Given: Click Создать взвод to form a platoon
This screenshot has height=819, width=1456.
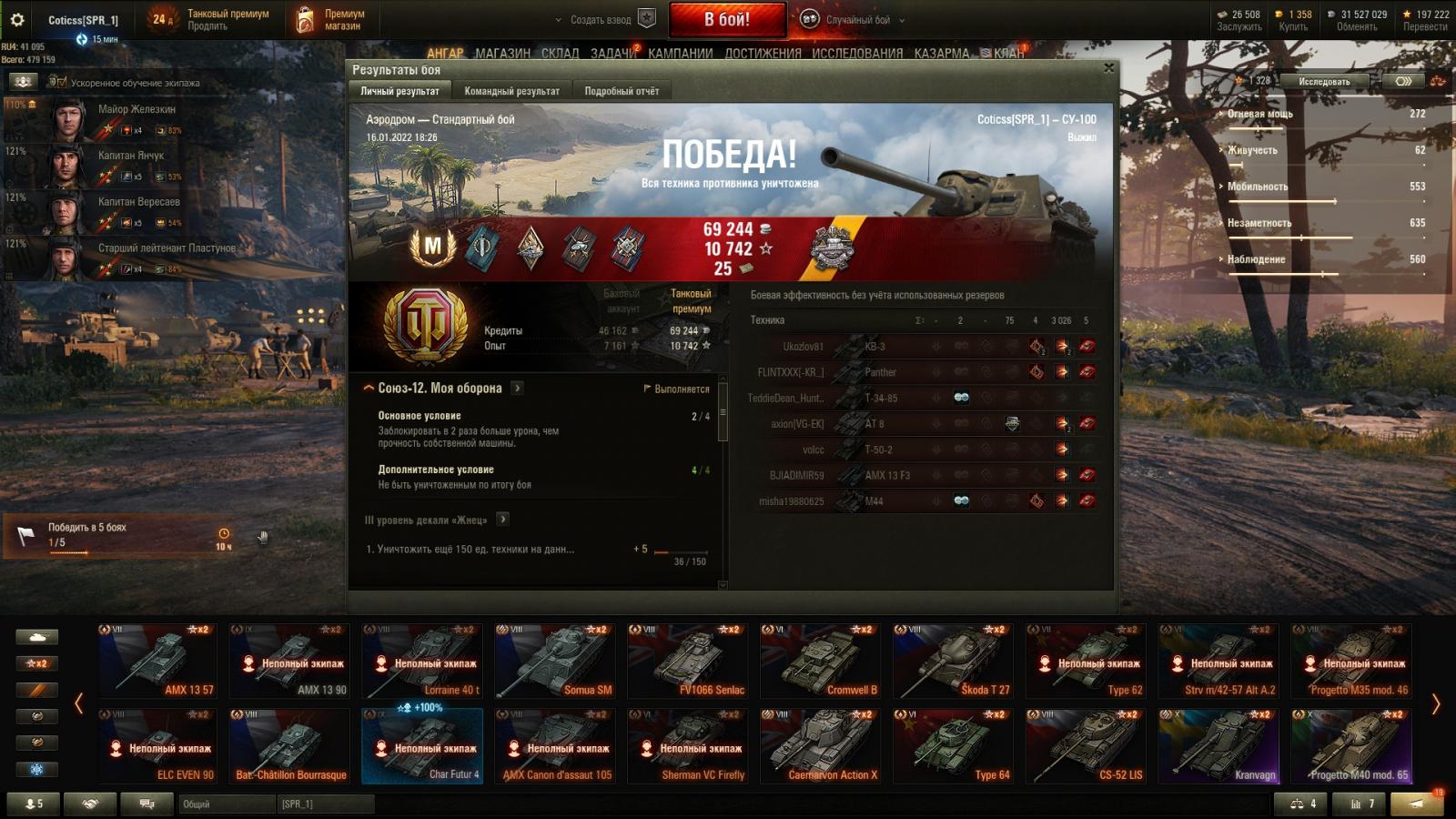Looking at the screenshot, I should click(601, 19).
